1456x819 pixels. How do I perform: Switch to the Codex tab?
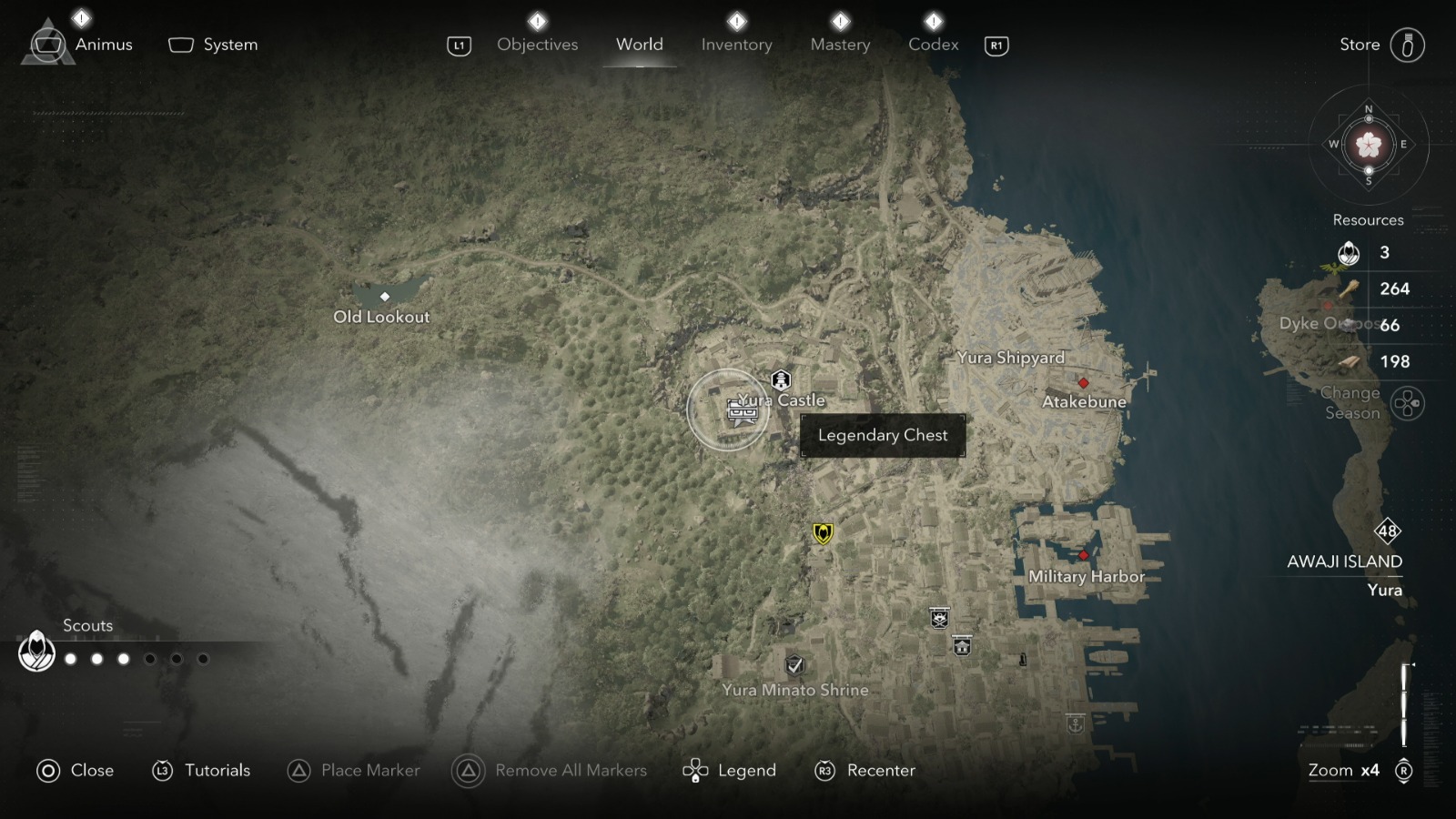[933, 44]
